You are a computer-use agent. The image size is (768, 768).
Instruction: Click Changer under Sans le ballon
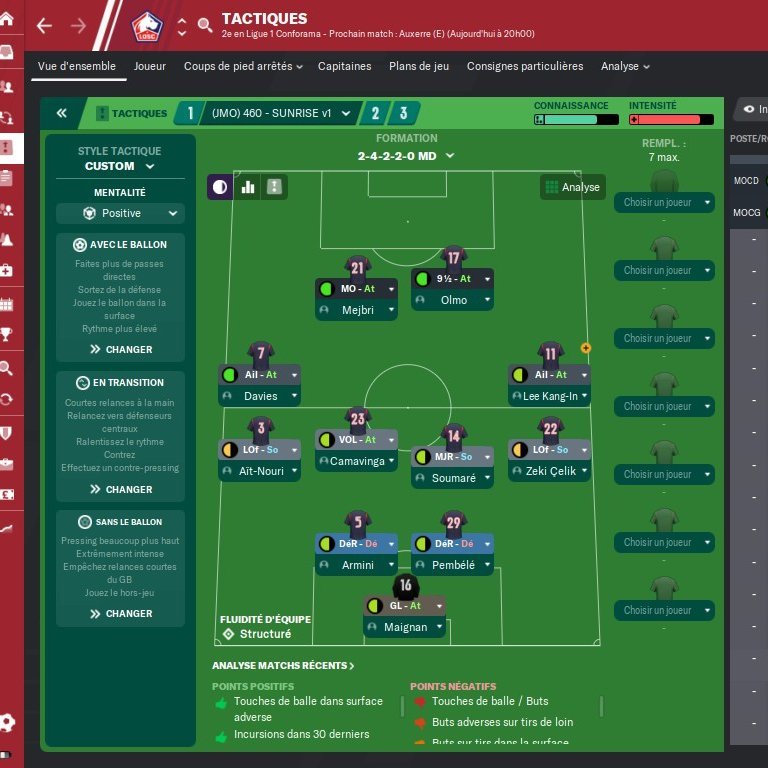[x=121, y=613]
